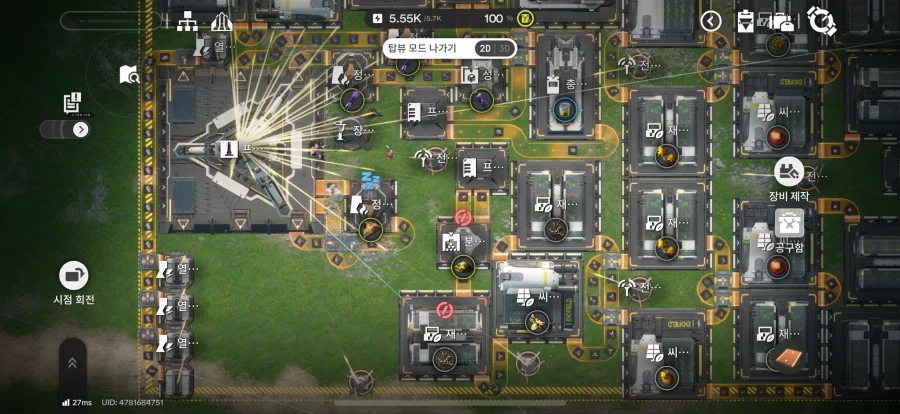This screenshot has height=414, width=900.
Task: Open equipment crafting (장비 제작)
Action: 789,171
